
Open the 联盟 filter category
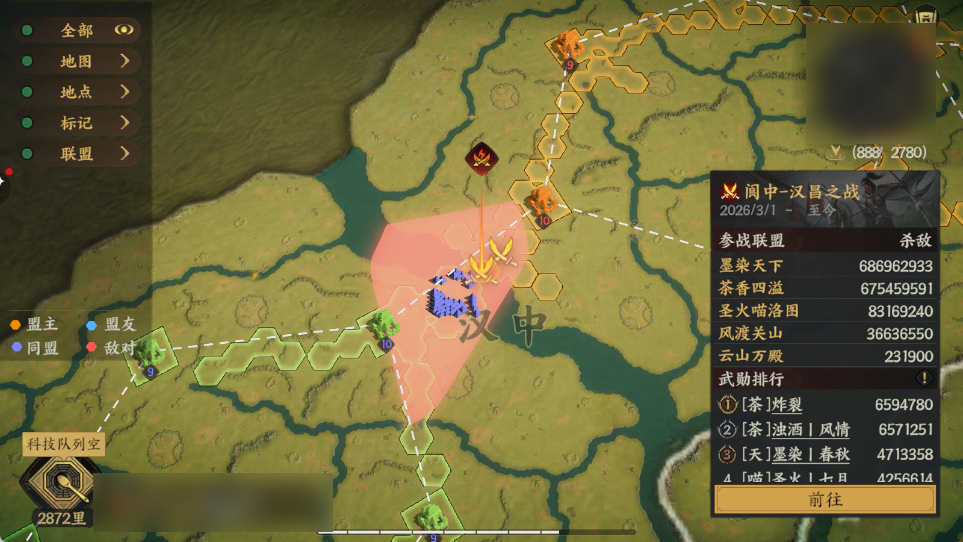tap(124, 153)
